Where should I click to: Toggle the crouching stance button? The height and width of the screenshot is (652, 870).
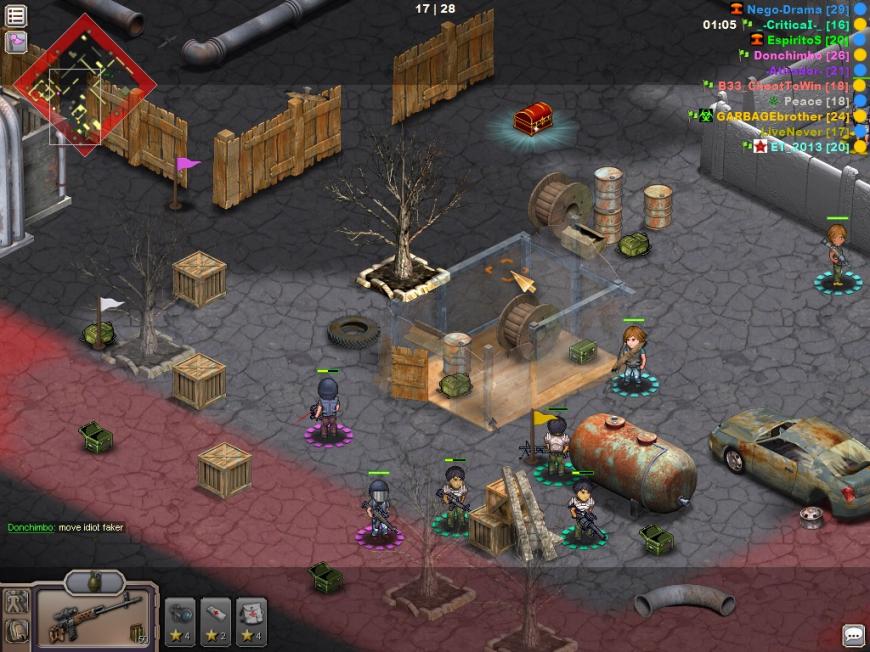tap(16, 631)
